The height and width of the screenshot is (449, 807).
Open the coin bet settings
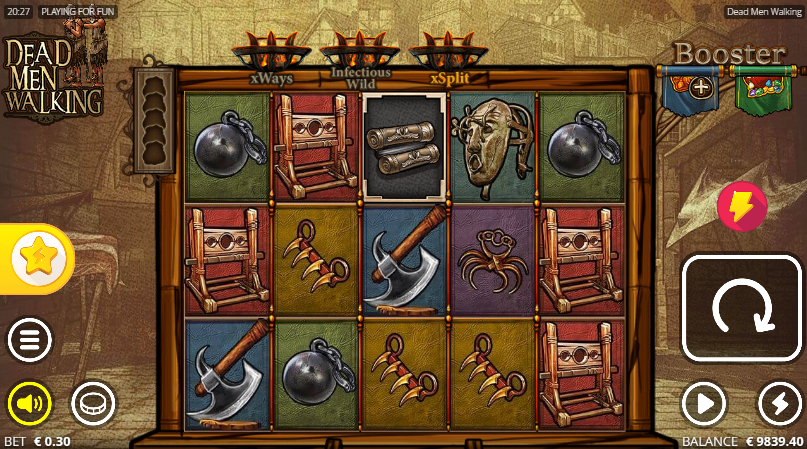click(93, 404)
